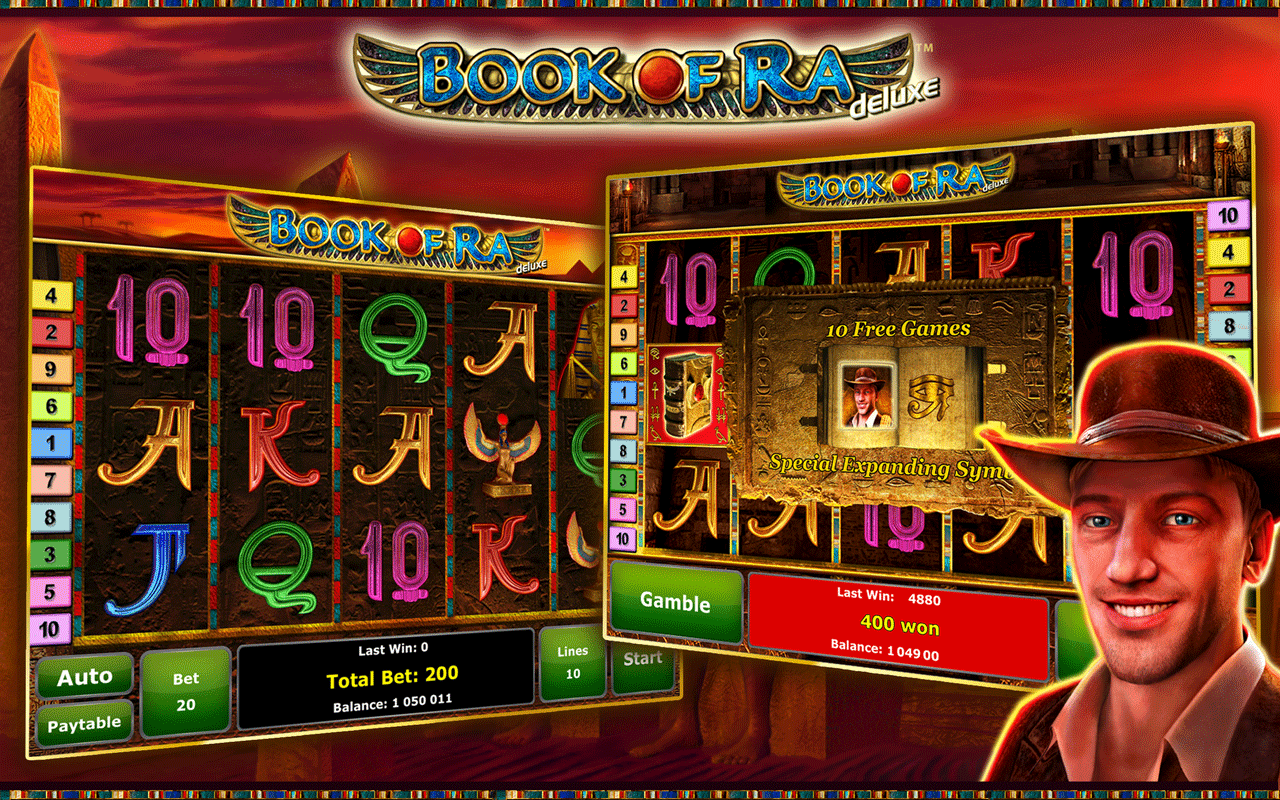Hit the Start button to spin
This screenshot has width=1280, height=800.
click(x=643, y=659)
